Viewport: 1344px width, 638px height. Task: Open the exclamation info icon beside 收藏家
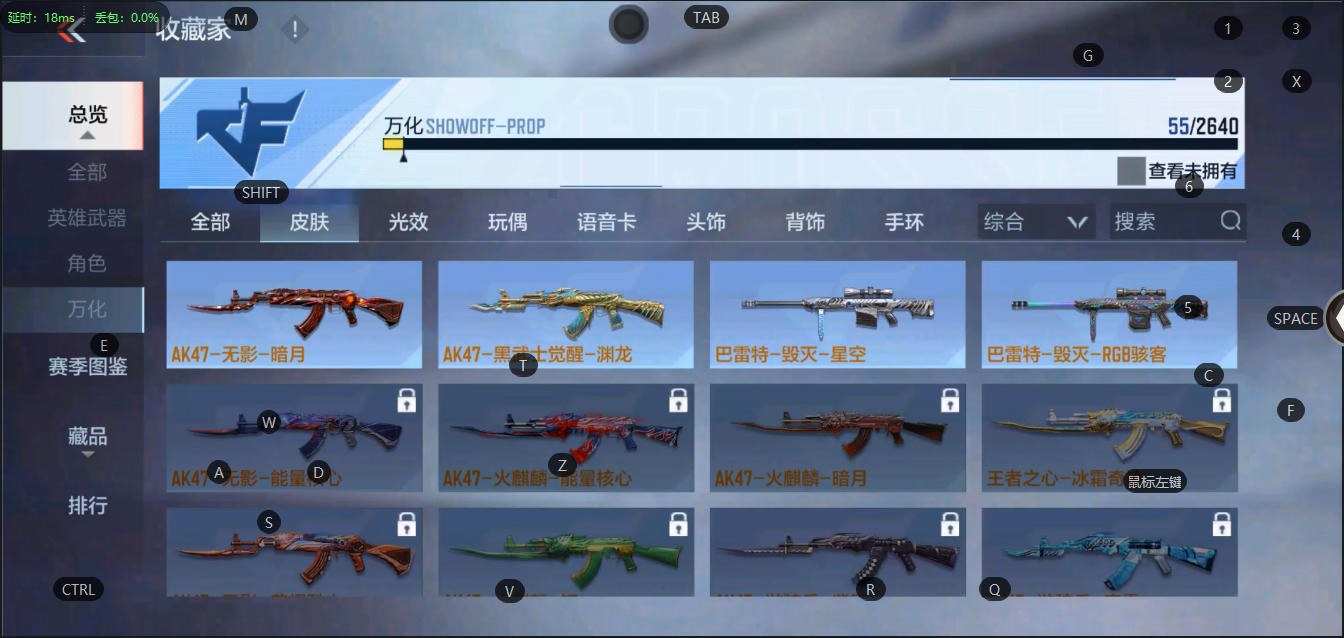pos(295,30)
